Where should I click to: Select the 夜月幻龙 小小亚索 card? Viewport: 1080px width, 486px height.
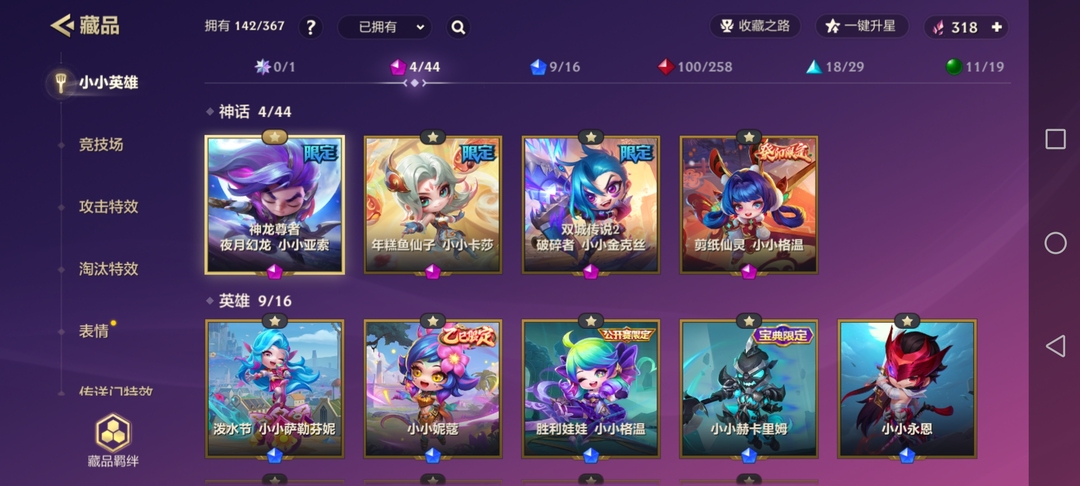coord(275,205)
